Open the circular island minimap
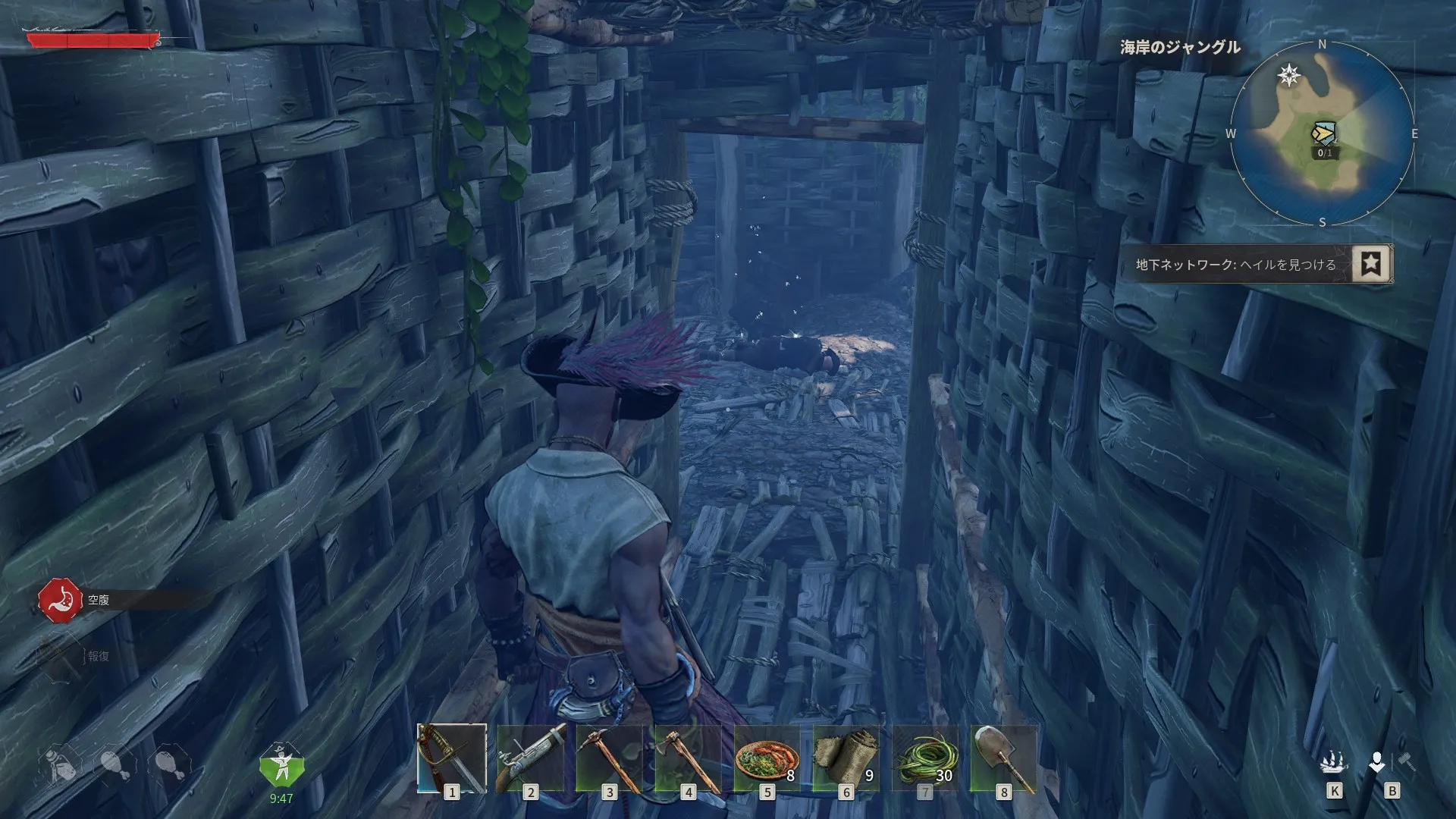Image resolution: width=1456 pixels, height=819 pixels. point(1322,134)
